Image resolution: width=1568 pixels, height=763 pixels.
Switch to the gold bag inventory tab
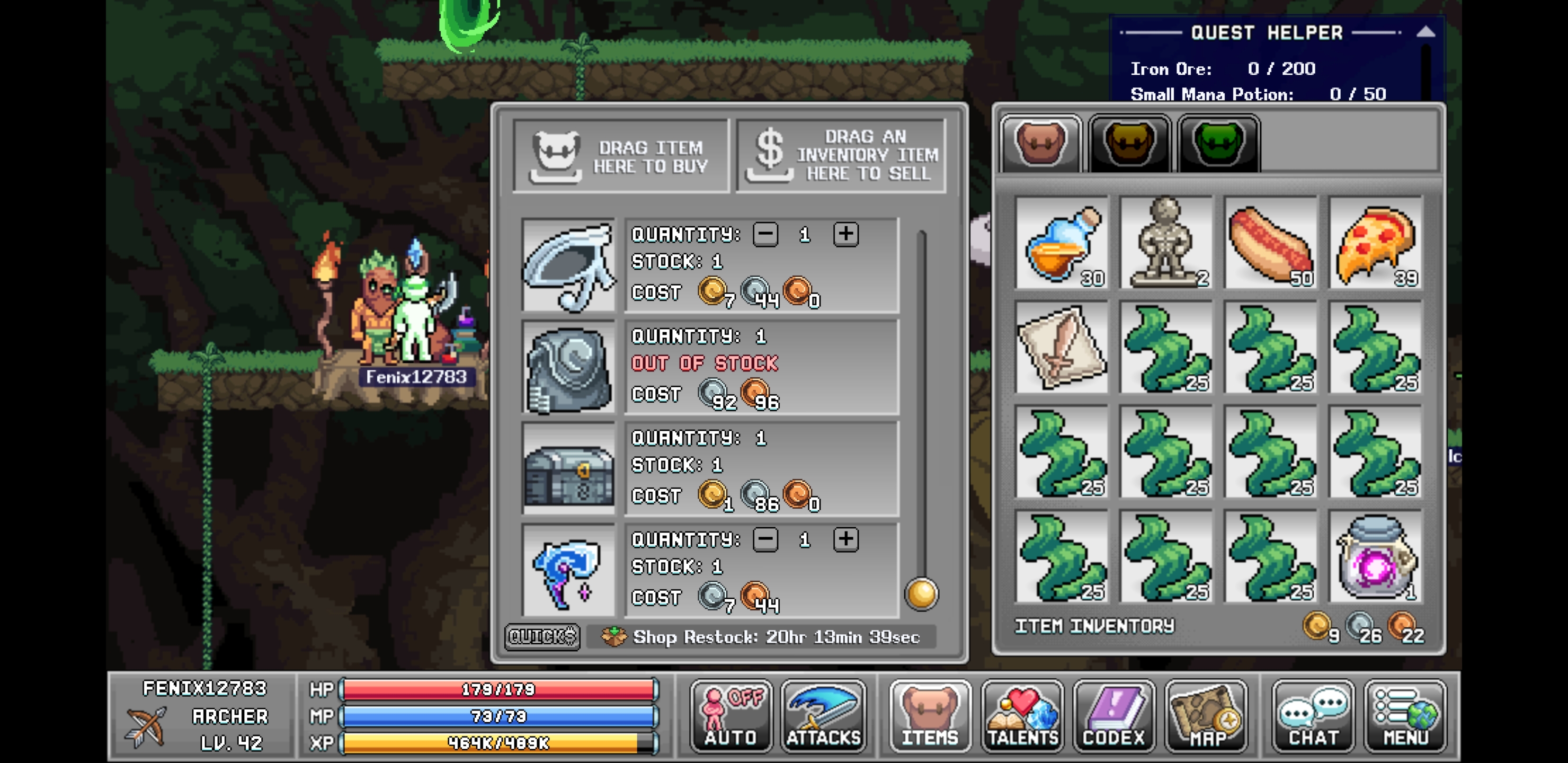pyautogui.click(x=1129, y=143)
